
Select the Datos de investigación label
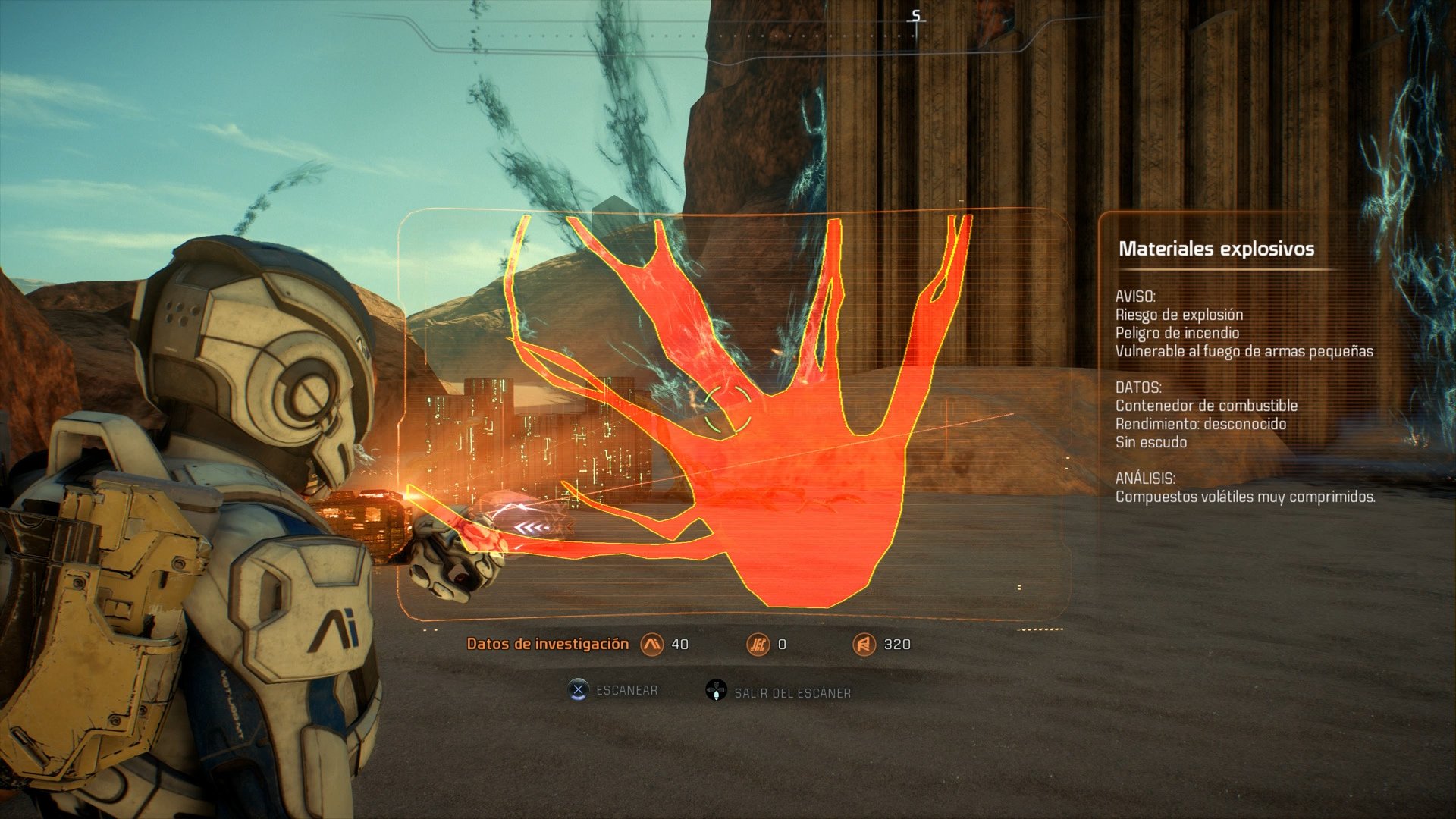tap(548, 642)
